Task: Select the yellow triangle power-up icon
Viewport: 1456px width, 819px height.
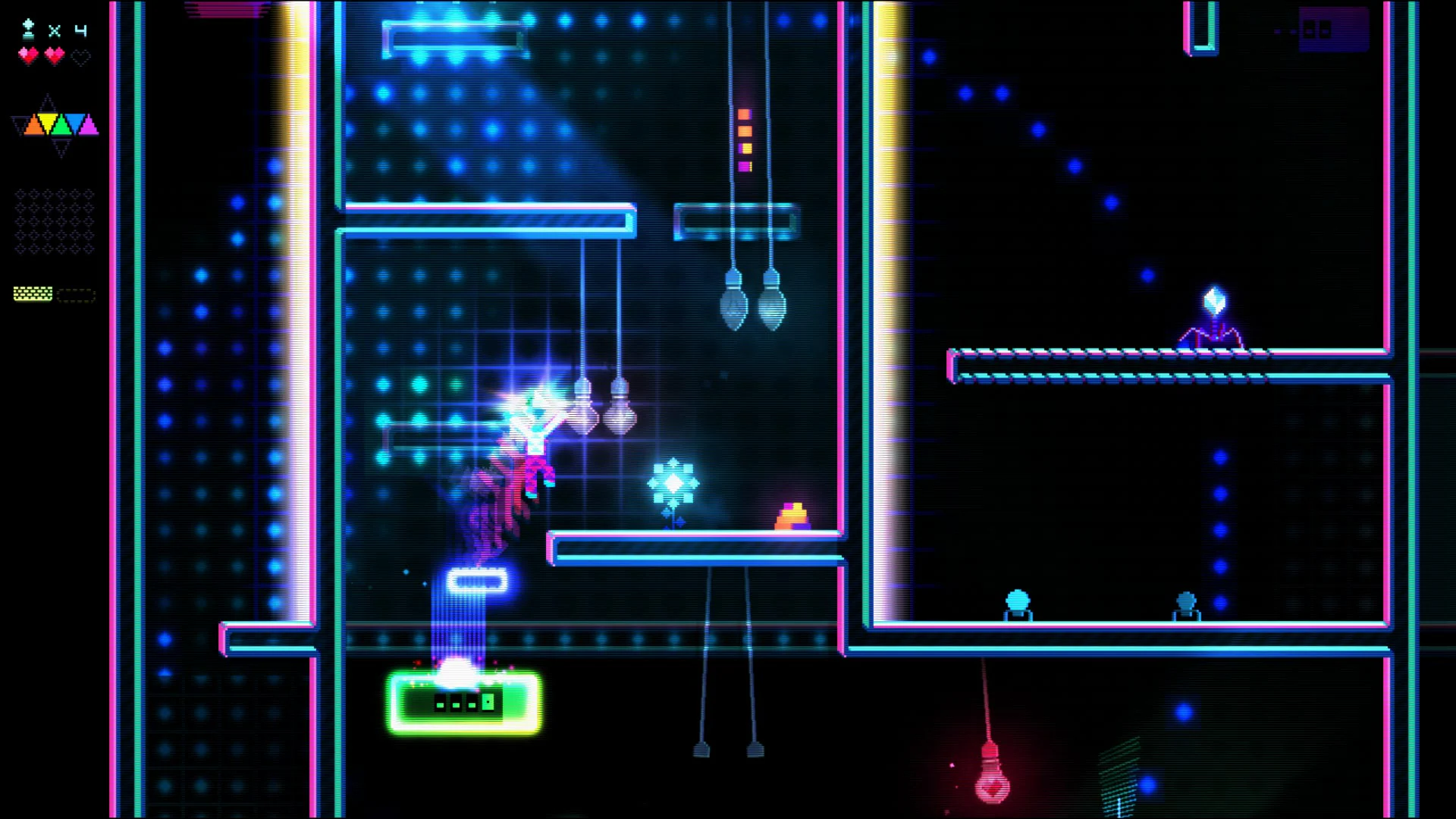Action: coord(47,124)
